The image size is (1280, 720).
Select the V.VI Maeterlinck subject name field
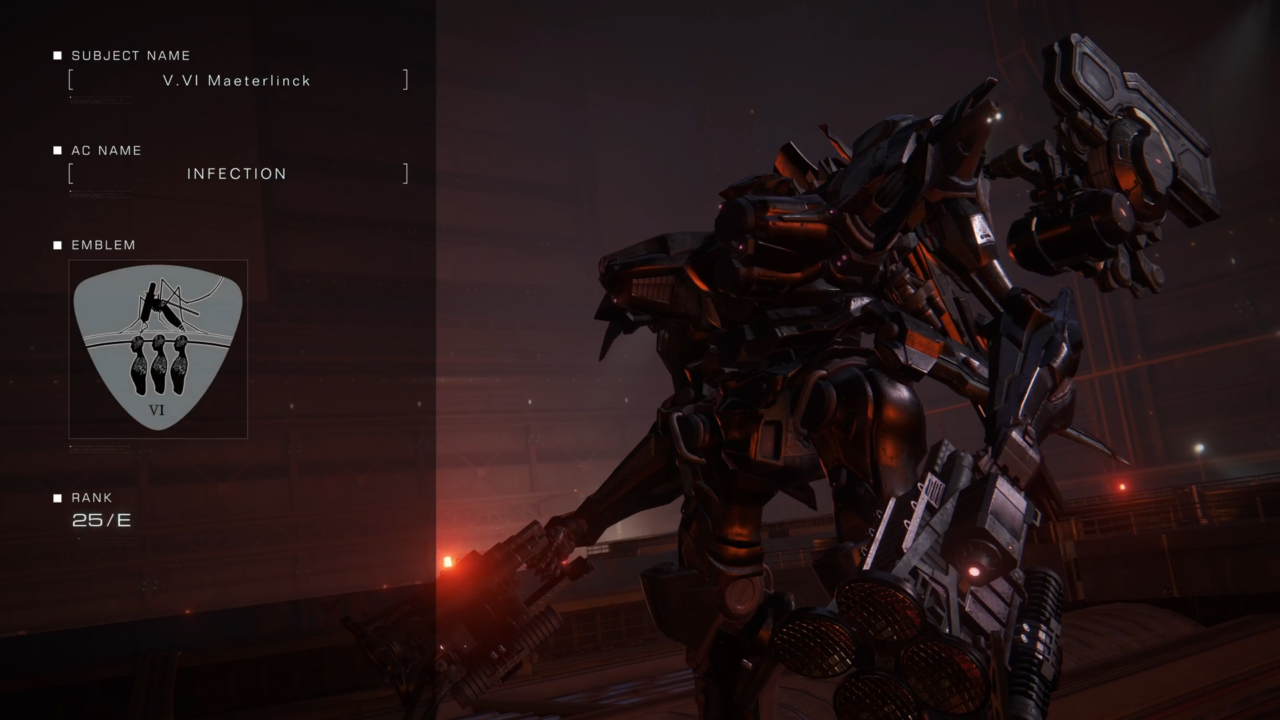237,80
